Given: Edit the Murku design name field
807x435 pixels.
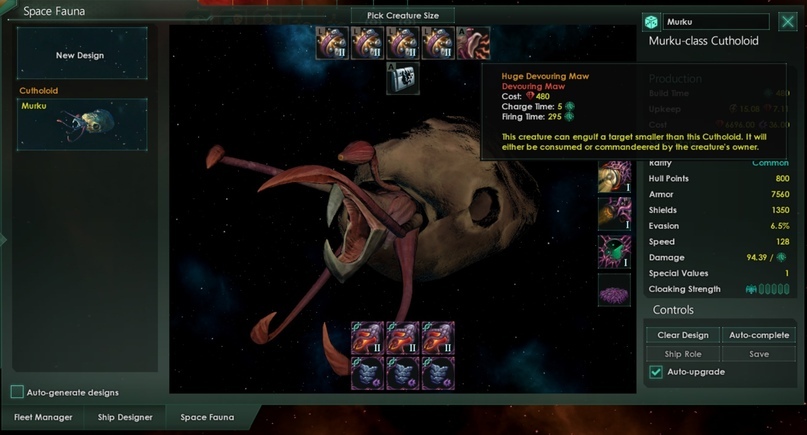Looking at the screenshot, I should [715, 22].
